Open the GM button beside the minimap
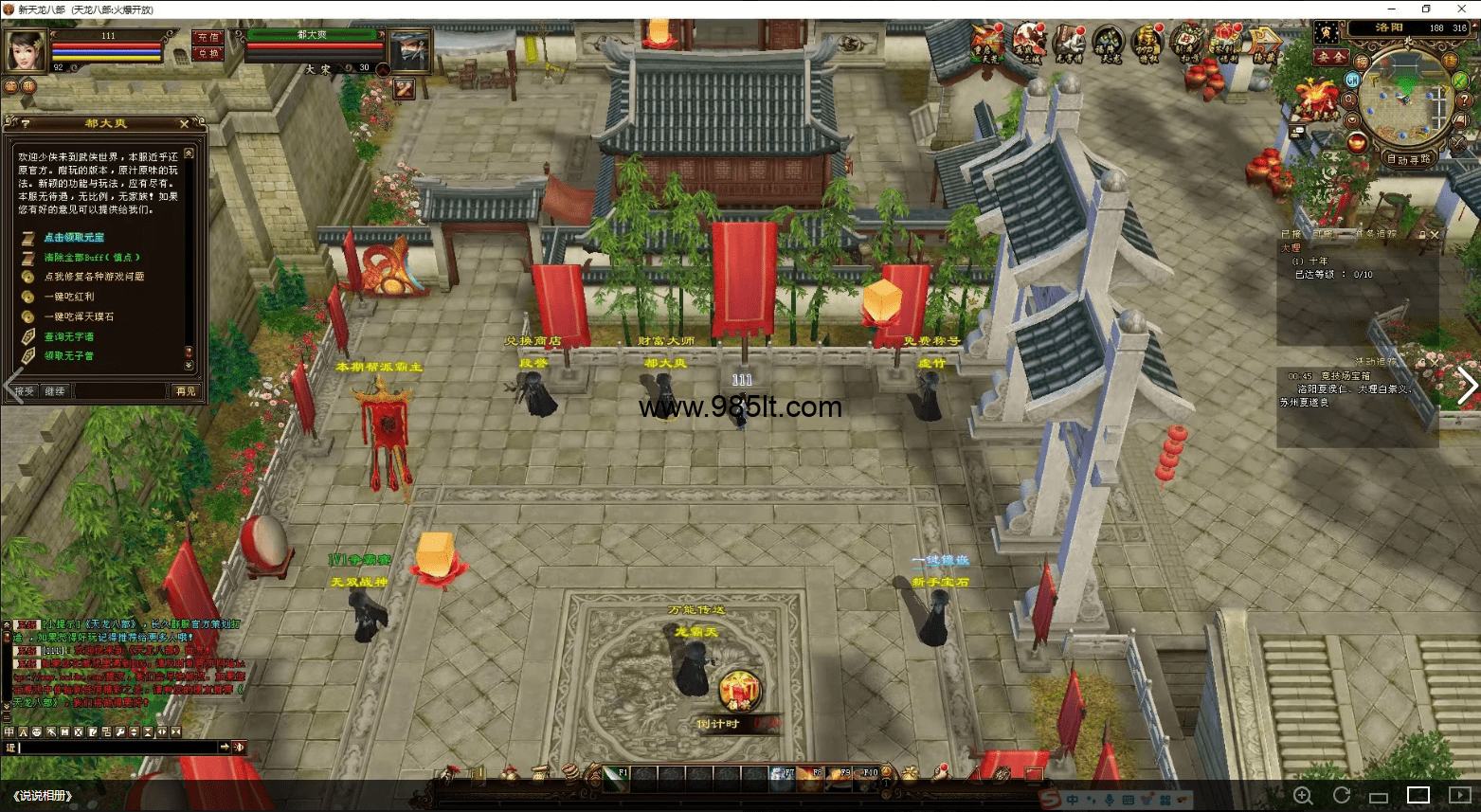 [x=1353, y=81]
